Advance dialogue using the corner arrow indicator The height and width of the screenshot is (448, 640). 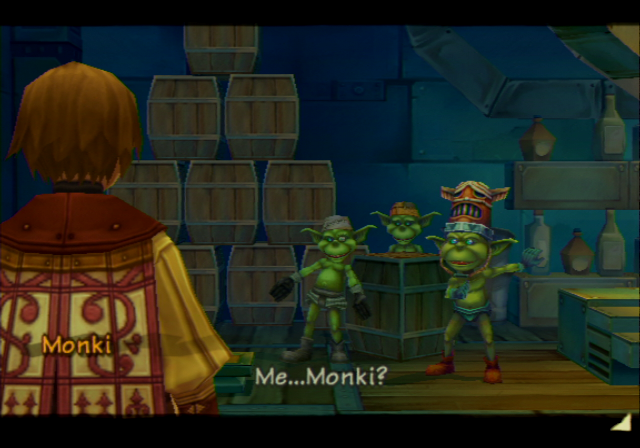[x=621, y=423]
